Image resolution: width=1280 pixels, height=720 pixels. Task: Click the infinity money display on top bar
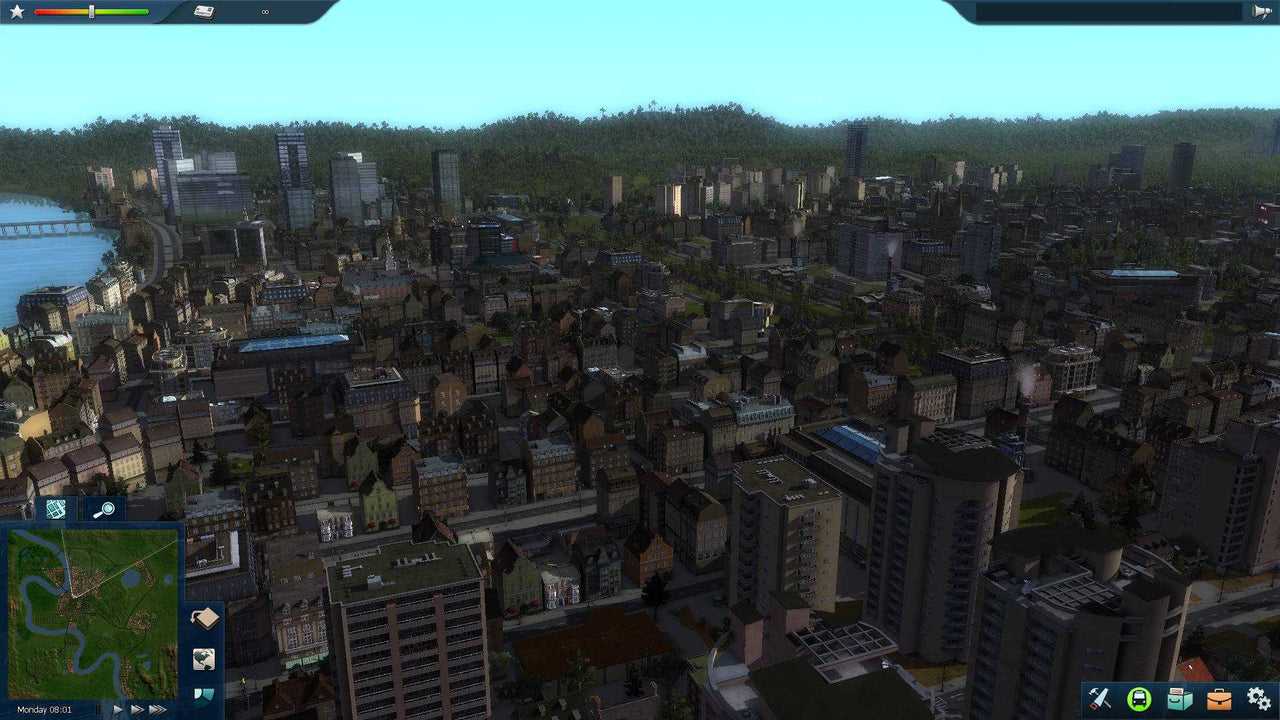click(x=263, y=13)
